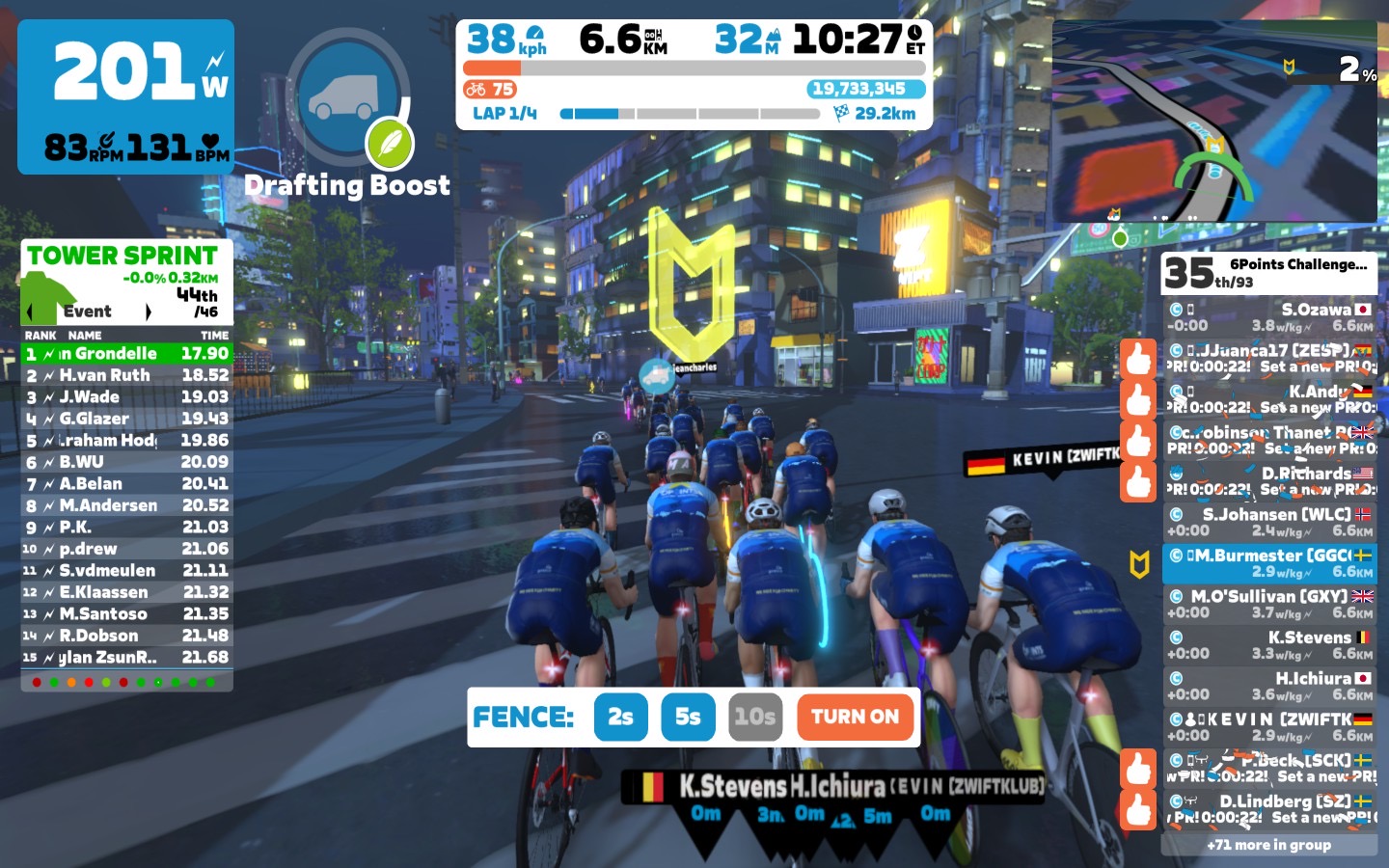
Task: Show the previous sprint leaderboard category
Action: tap(30, 312)
